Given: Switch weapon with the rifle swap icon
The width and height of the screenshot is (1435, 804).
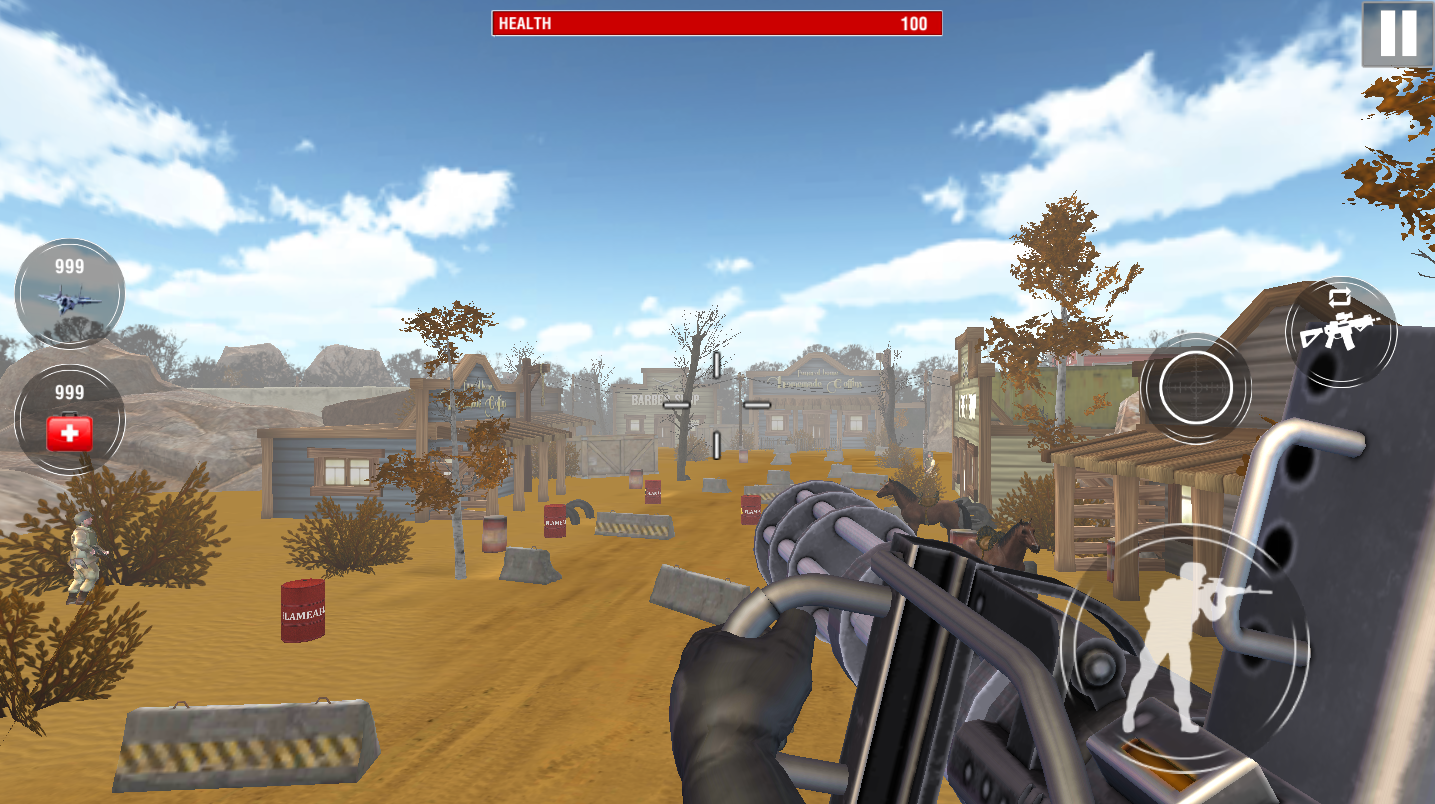Looking at the screenshot, I should 1340,332.
